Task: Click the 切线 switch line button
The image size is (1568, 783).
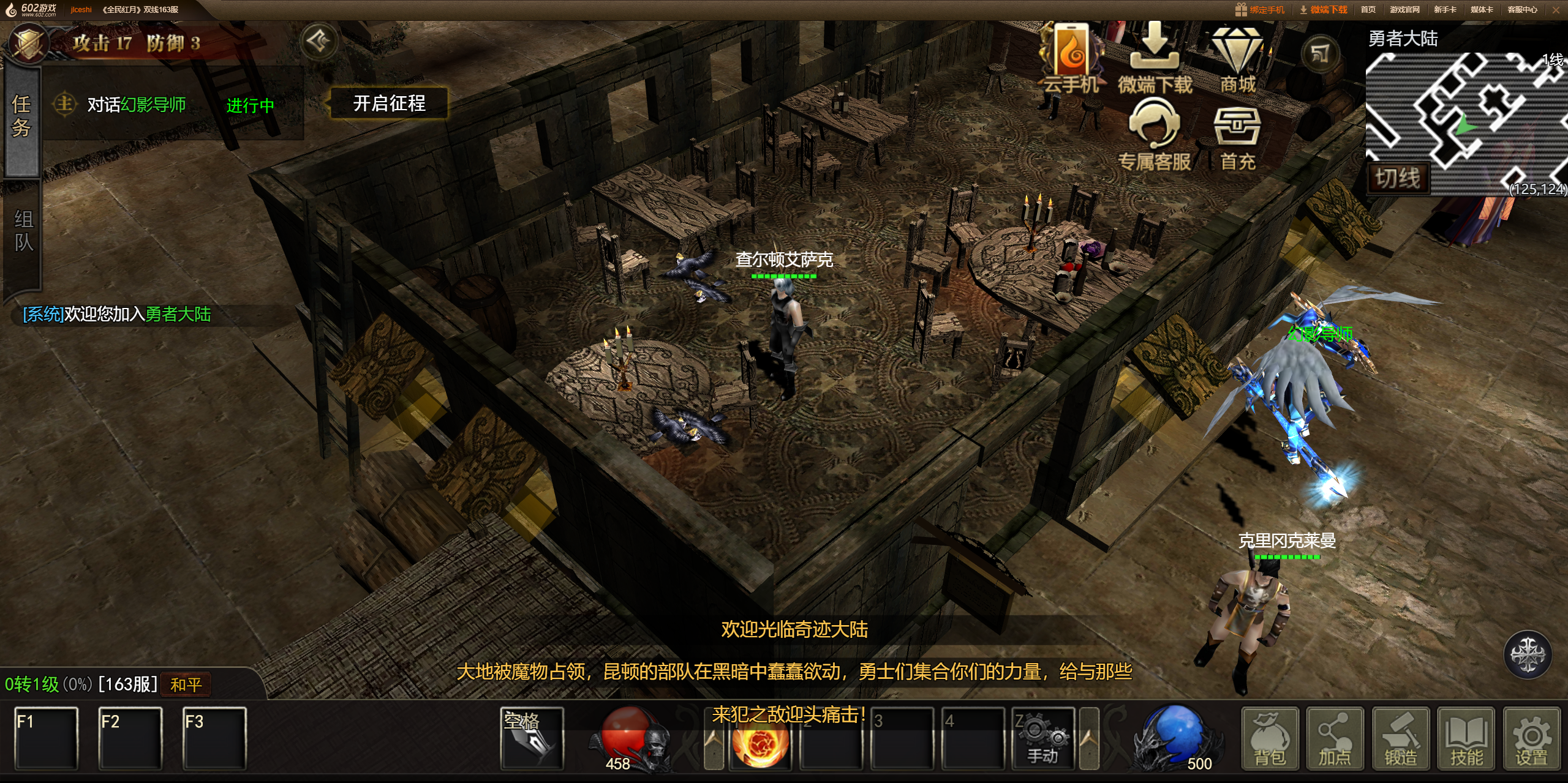Action: [x=1398, y=178]
